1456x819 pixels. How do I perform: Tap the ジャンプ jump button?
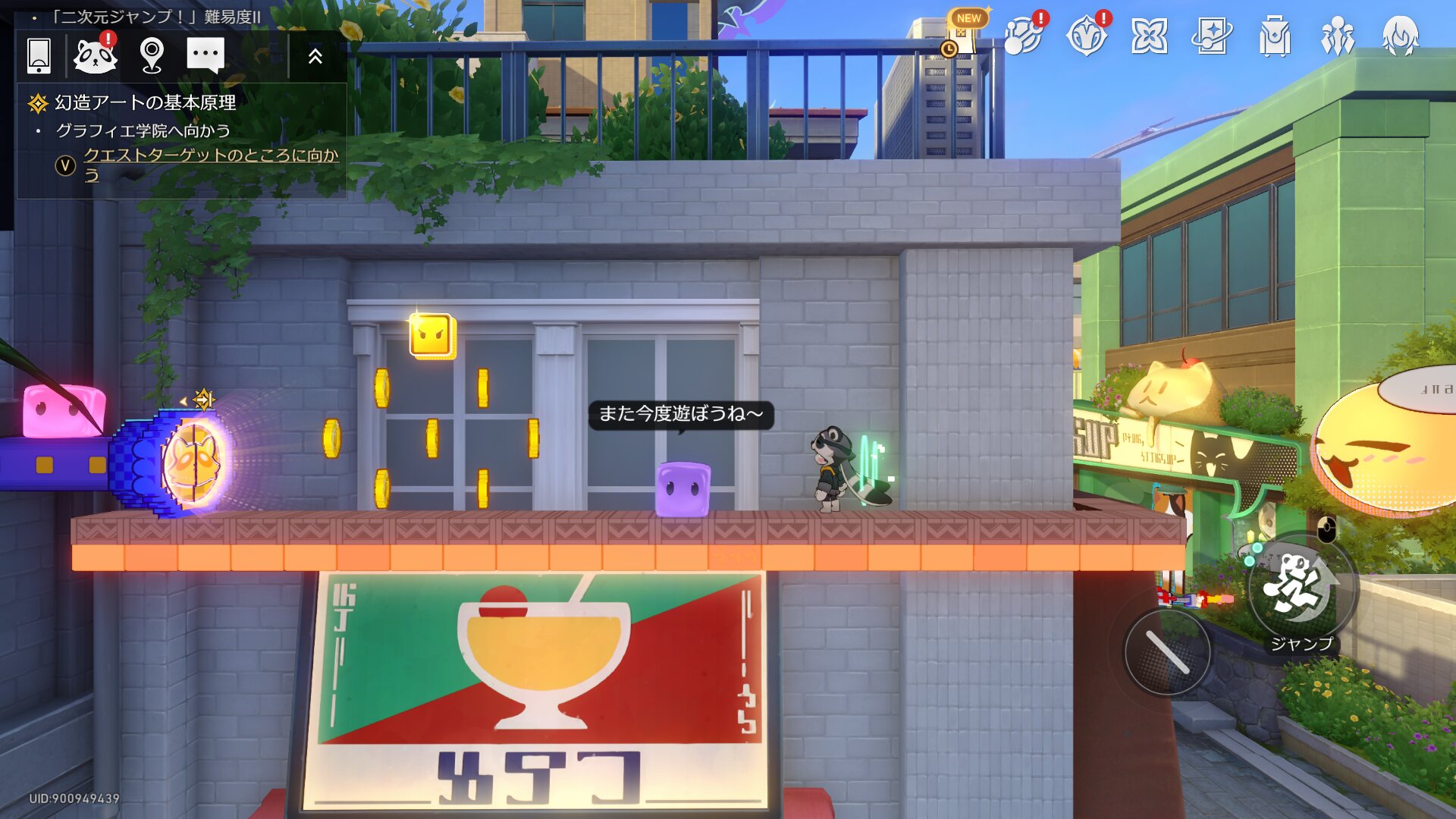point(1300,590)
